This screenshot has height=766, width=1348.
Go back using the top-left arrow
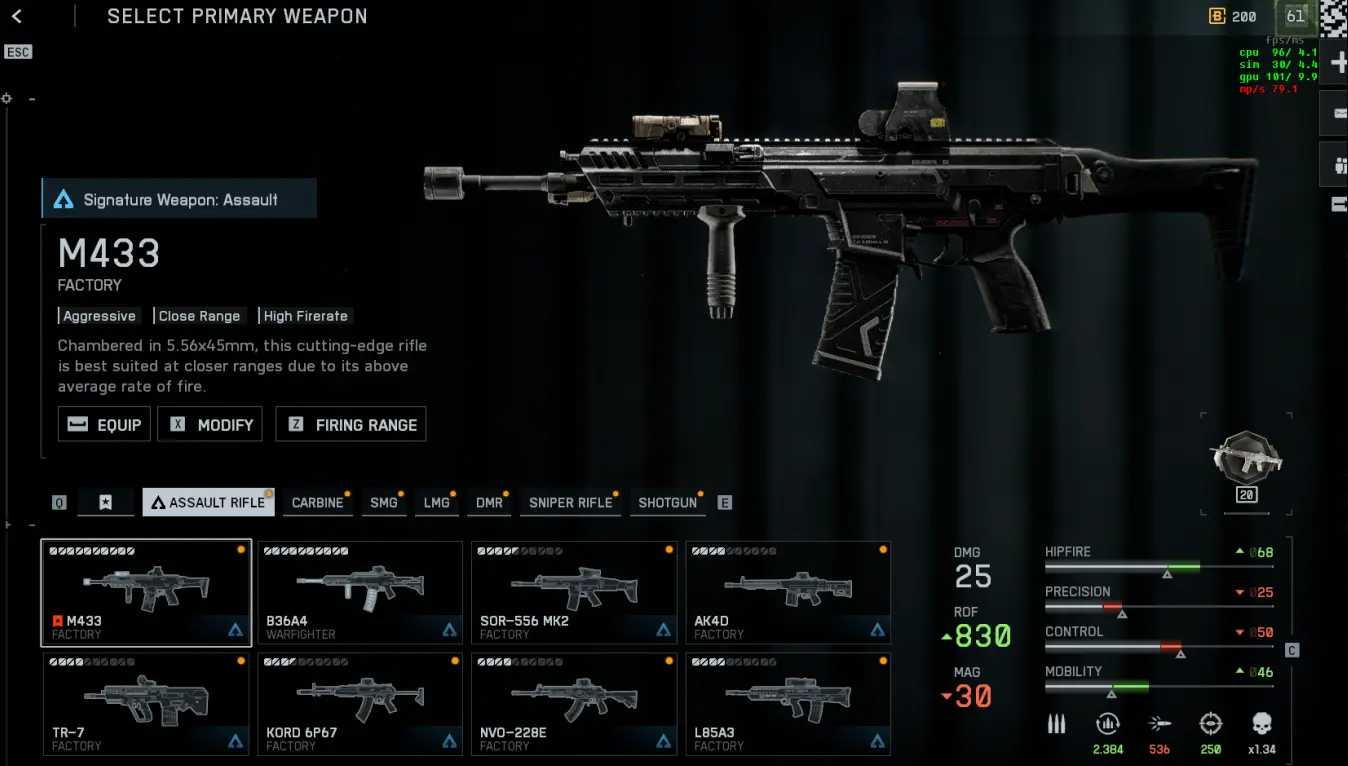(17, 16)
